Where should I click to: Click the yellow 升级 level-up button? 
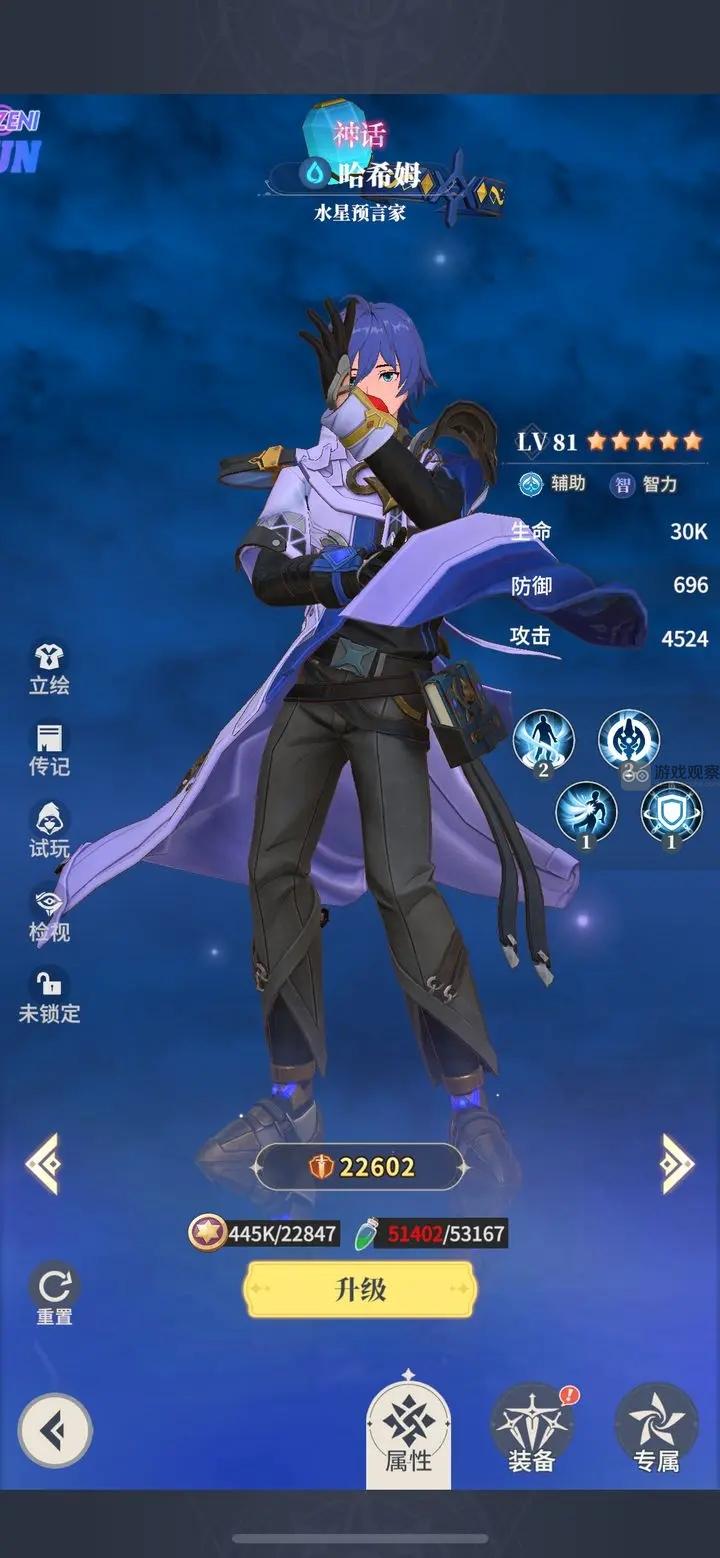[x=360, y=1289]
